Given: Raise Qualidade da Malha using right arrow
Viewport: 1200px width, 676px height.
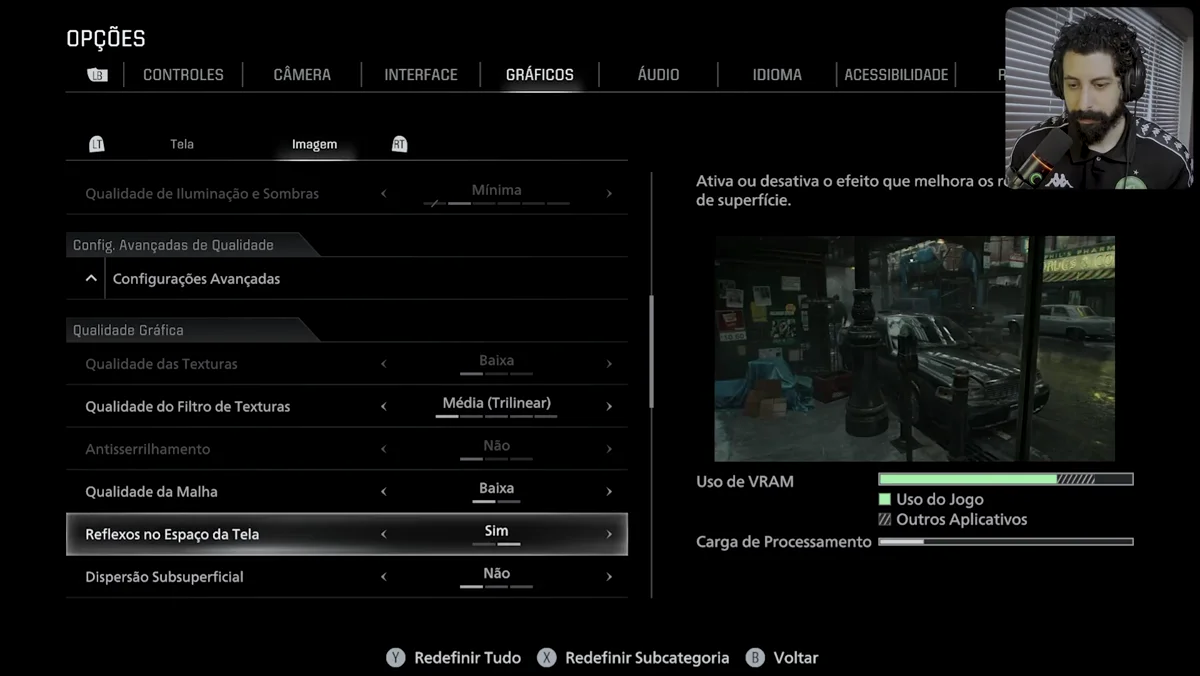Looking at the screenshot, I should (609, 492).
